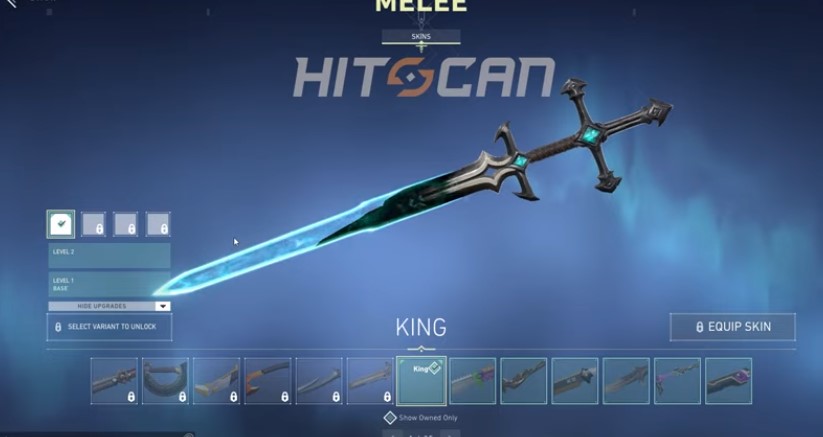Select the highlighted King skin thumbnail
This screenshot has height=437, width=823.
point(421,381)
